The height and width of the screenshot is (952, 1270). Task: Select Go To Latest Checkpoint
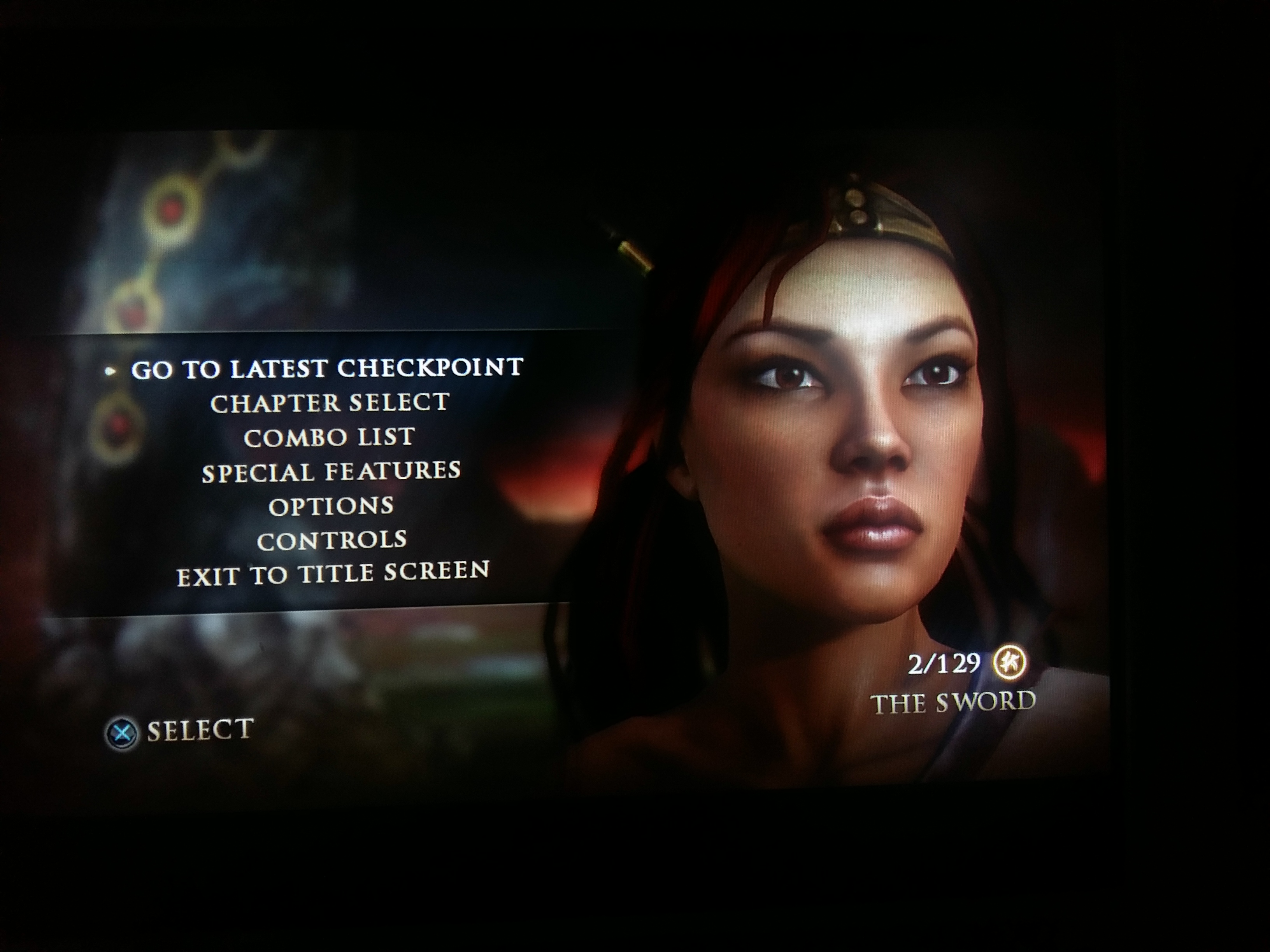(327, 369)
